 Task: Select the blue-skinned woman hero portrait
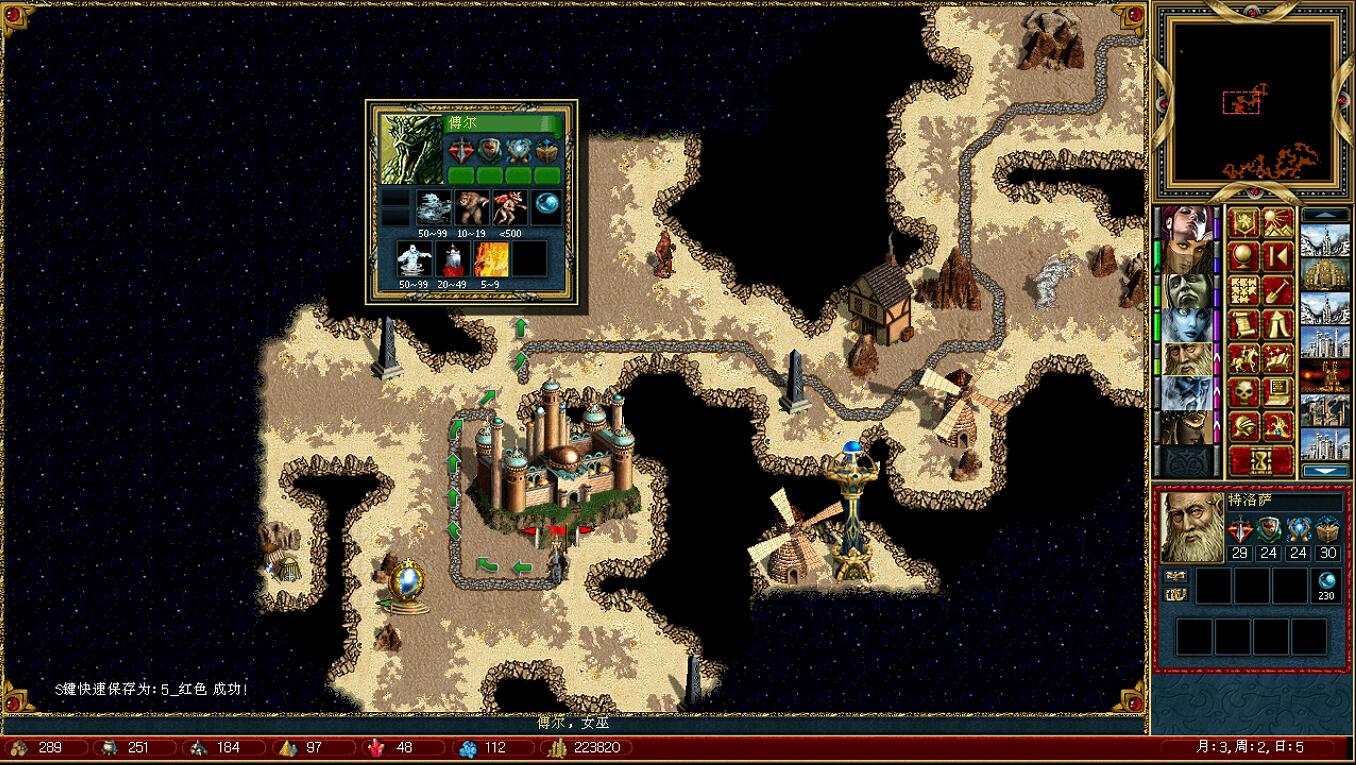point(1185,325)
